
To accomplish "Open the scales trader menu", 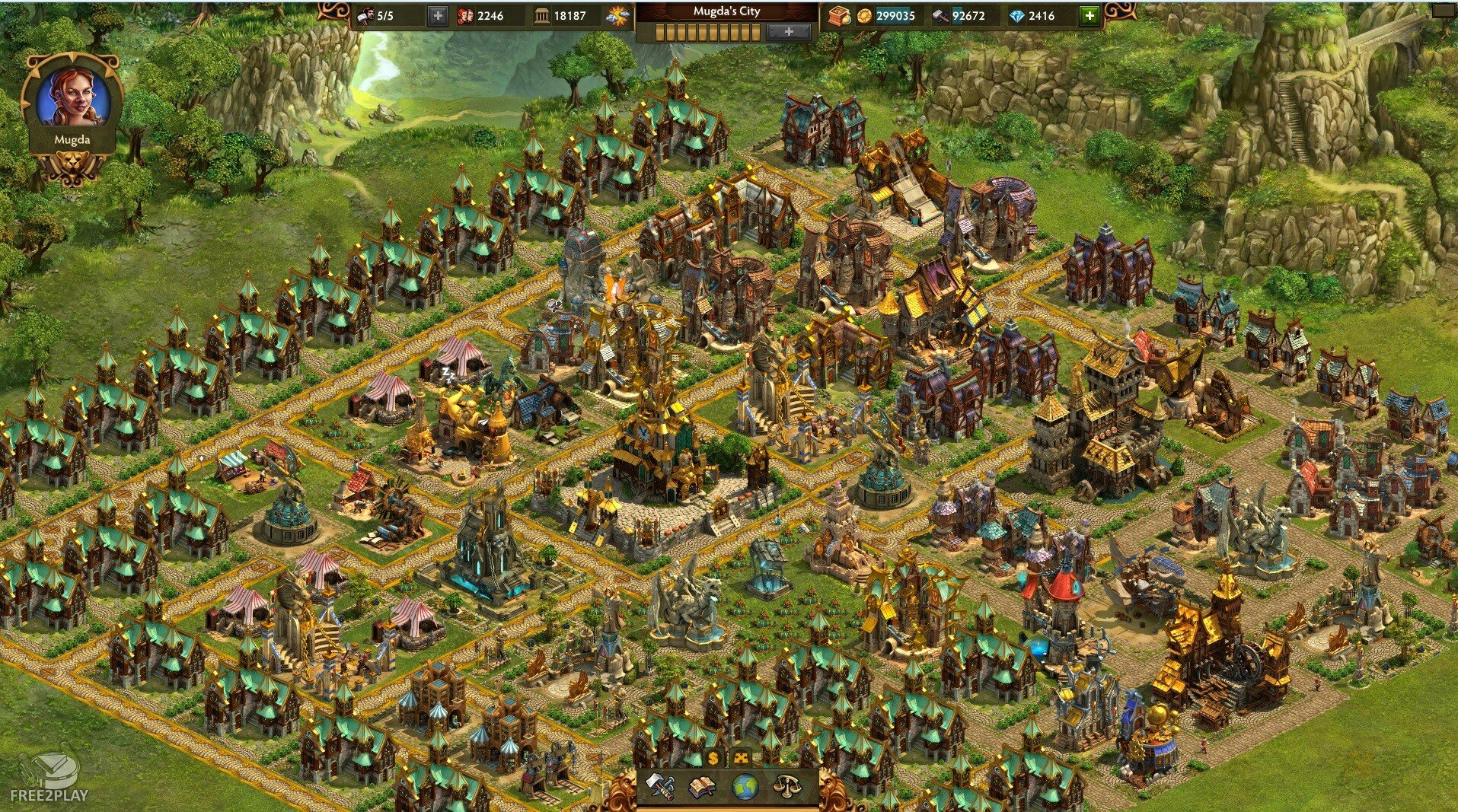I will tap(786, 786).
